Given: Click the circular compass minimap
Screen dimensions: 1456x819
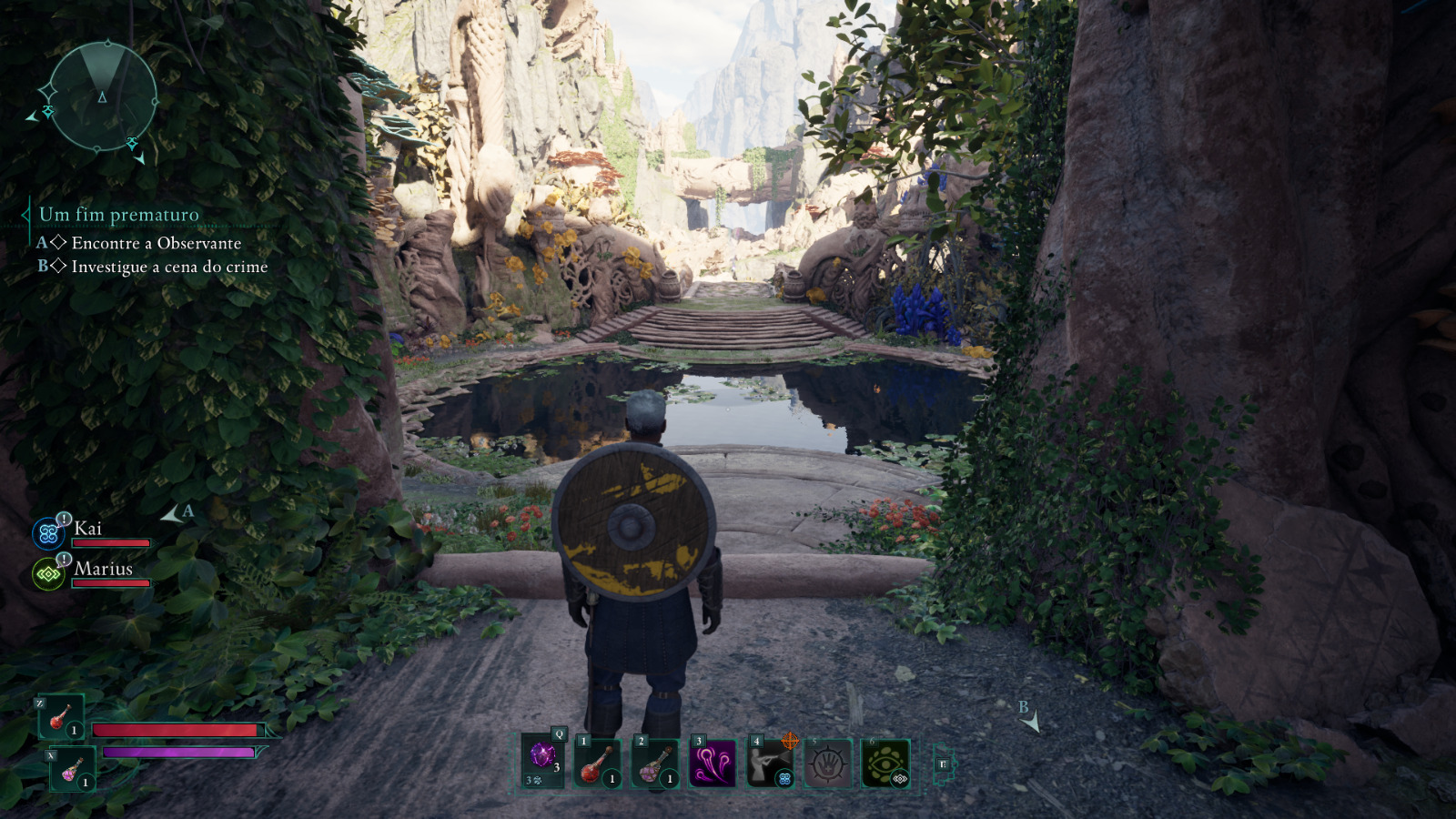Looking at the screenshot, I should coord(102,96).
